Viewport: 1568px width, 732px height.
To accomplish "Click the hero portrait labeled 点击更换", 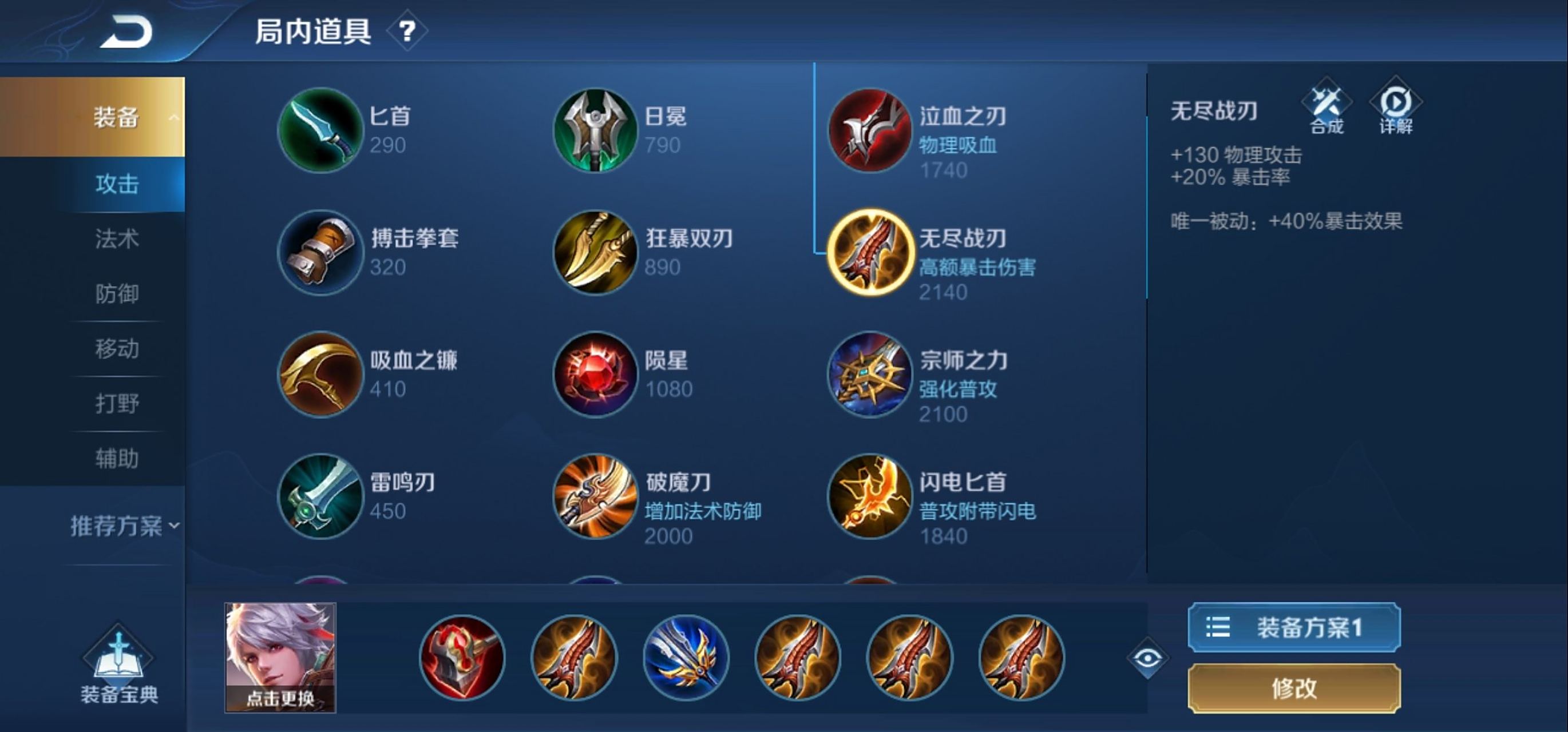I will pos(280,657).
